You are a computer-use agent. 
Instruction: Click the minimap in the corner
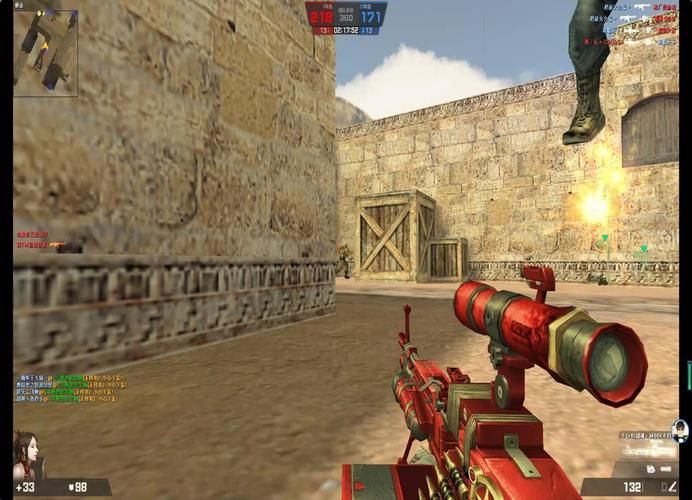(x=45, y=53)
